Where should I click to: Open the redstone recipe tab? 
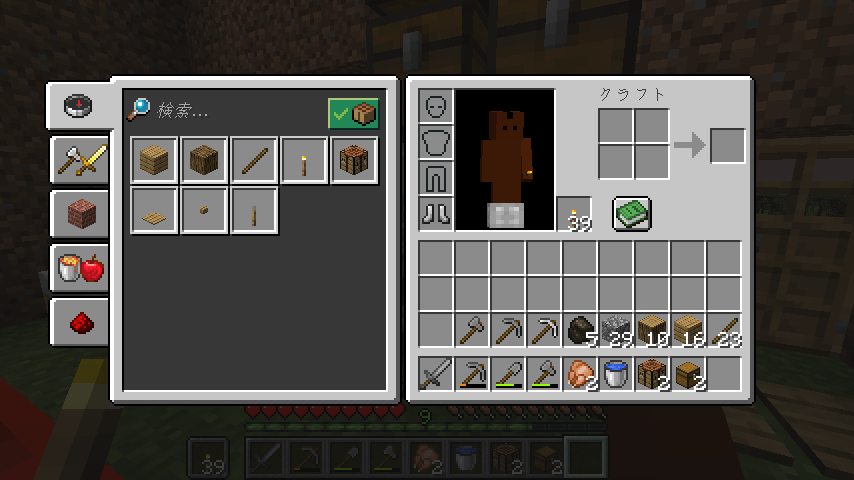click(80, 322)
